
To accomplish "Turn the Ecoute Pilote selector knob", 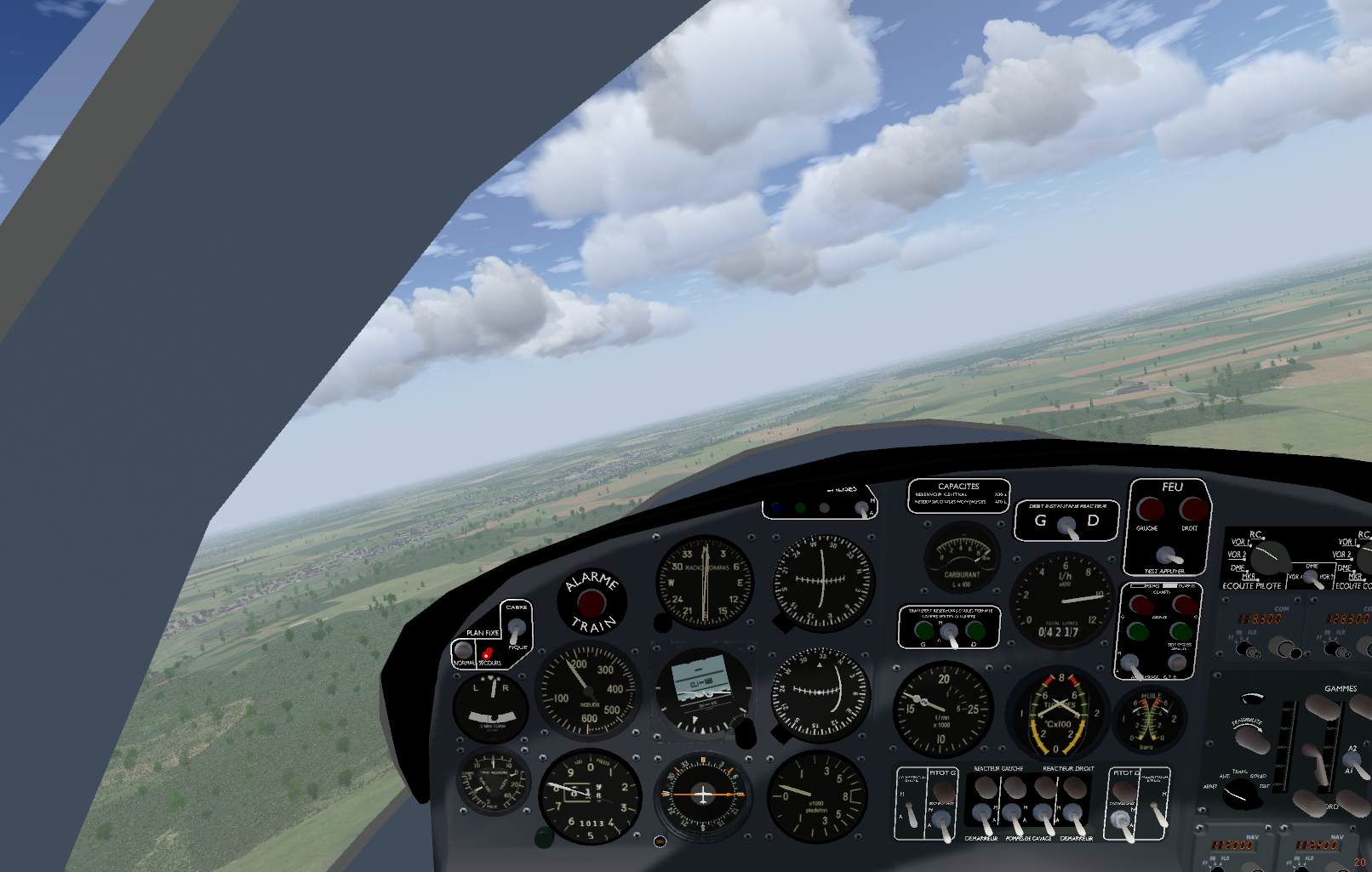I will [1269, 559].
